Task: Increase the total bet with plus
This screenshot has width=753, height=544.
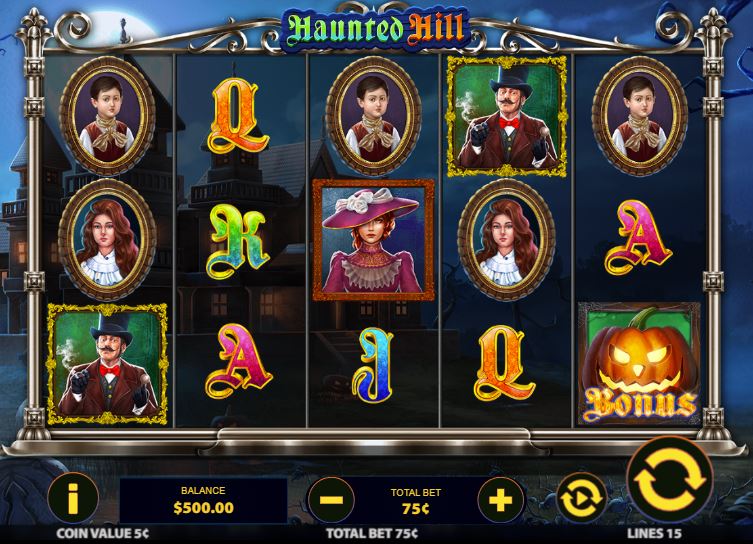Action: click(x=500, y=497)
